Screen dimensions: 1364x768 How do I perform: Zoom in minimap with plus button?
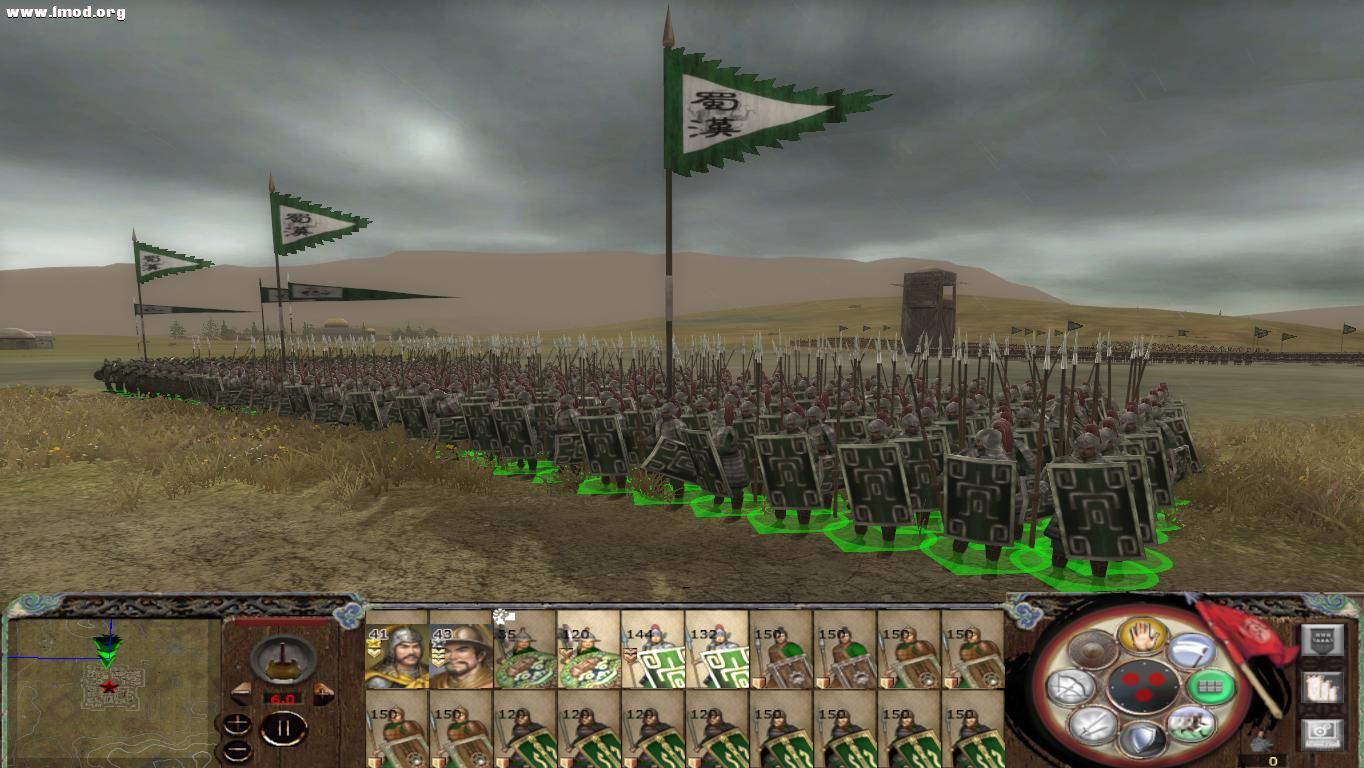coord(236,724)
